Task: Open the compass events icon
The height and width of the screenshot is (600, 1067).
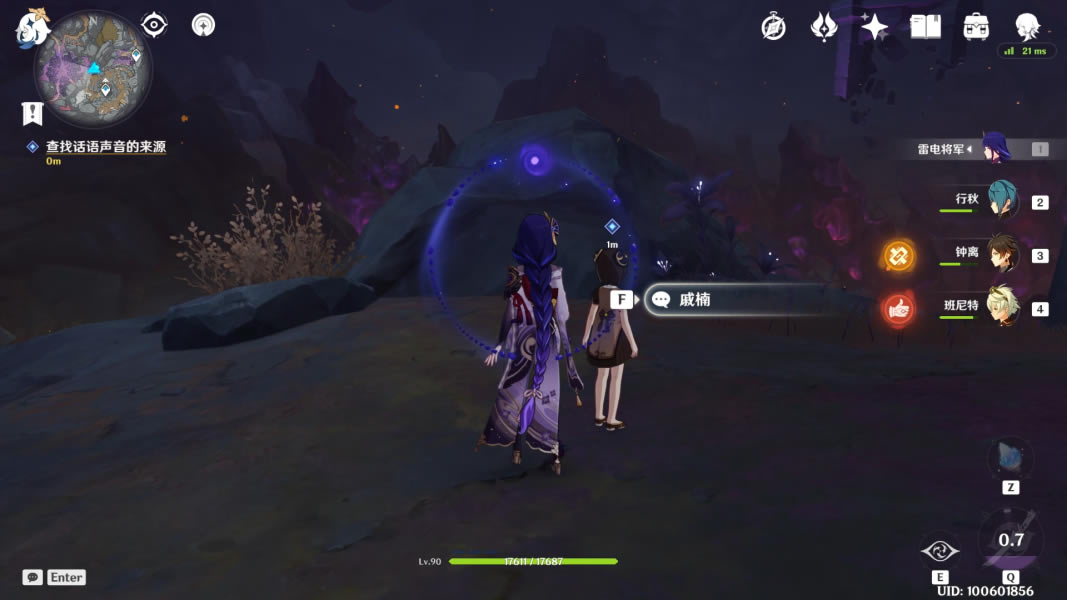Action: 773,27
